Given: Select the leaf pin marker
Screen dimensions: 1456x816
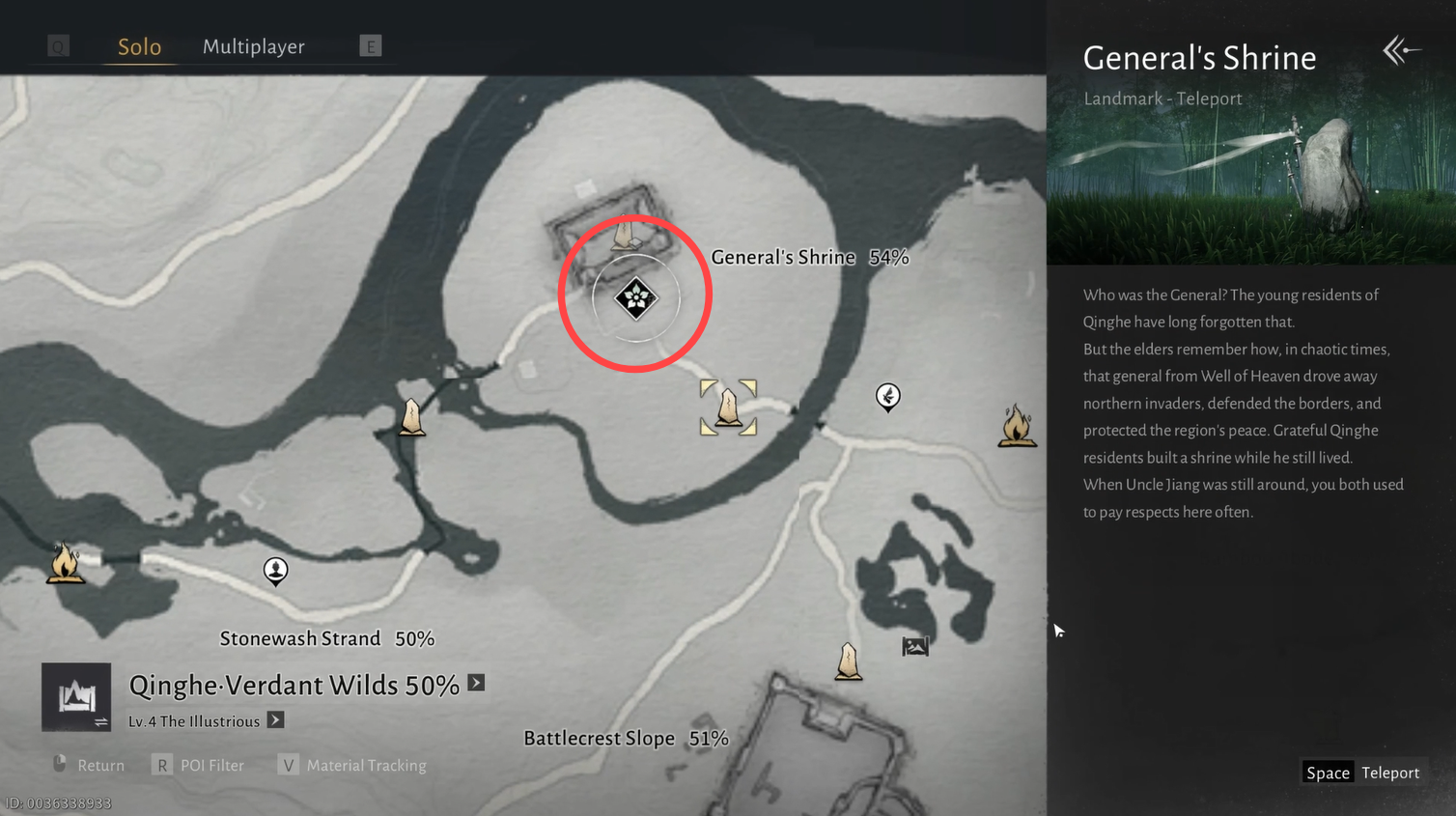Looking at the screenshot, I should [x=887, y=396].
